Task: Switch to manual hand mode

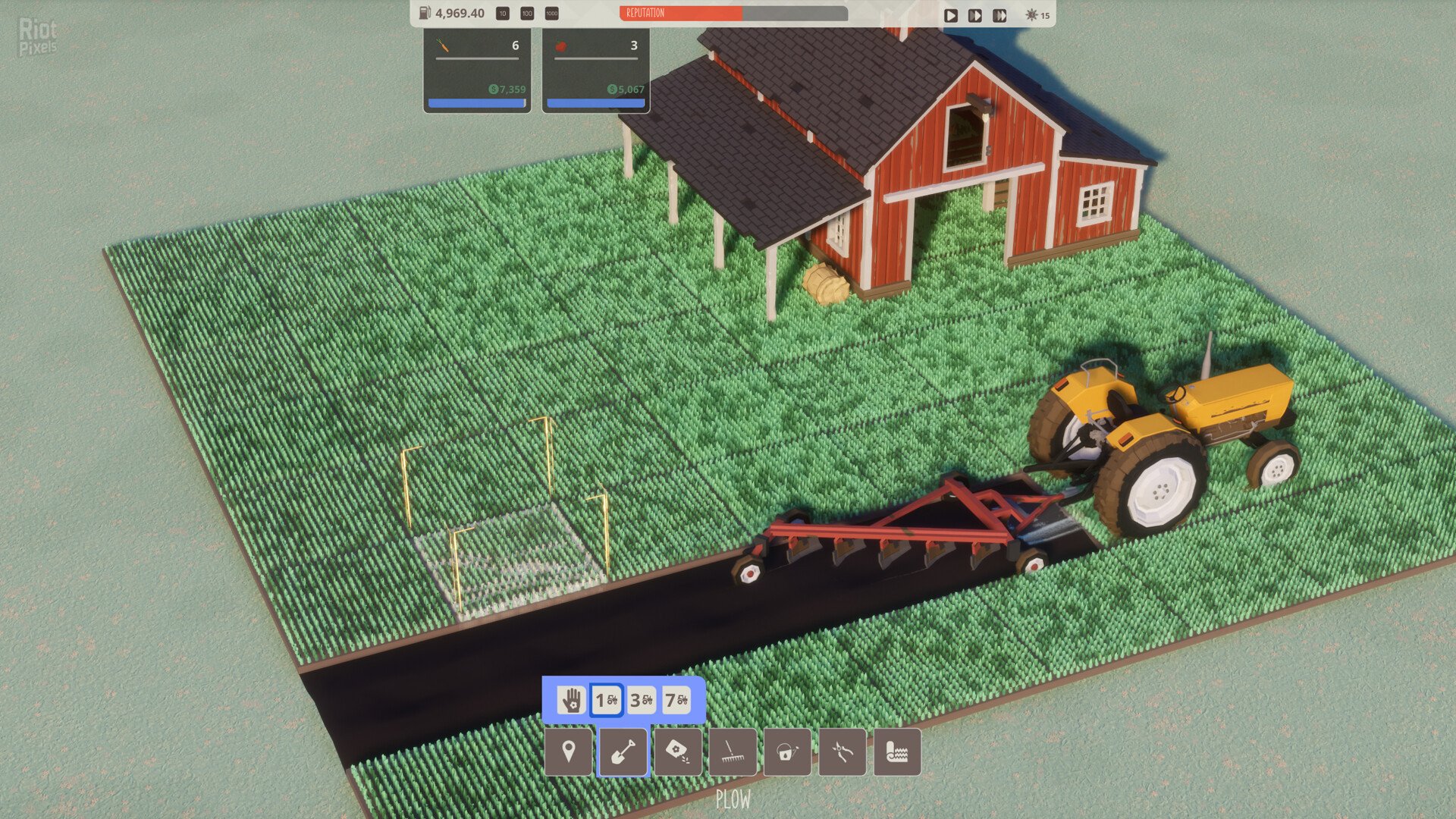Action: 570,701
